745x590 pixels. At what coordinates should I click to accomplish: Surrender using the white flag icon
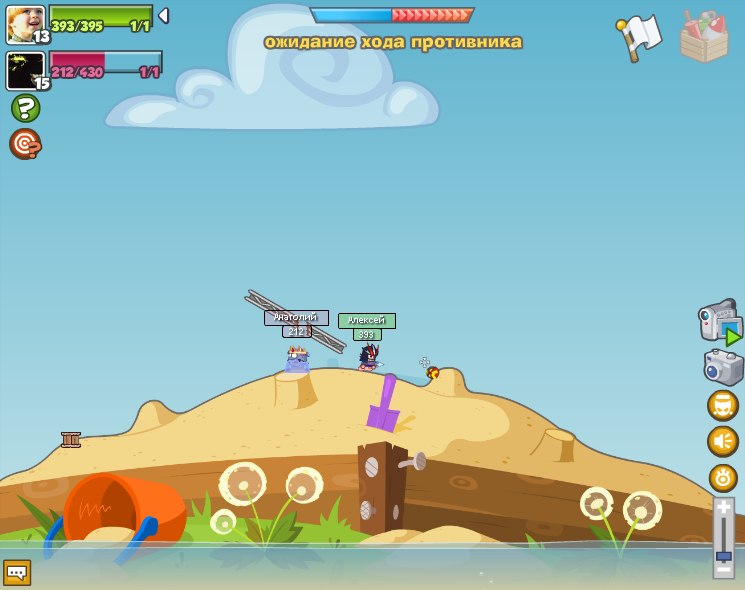point(640,36)
